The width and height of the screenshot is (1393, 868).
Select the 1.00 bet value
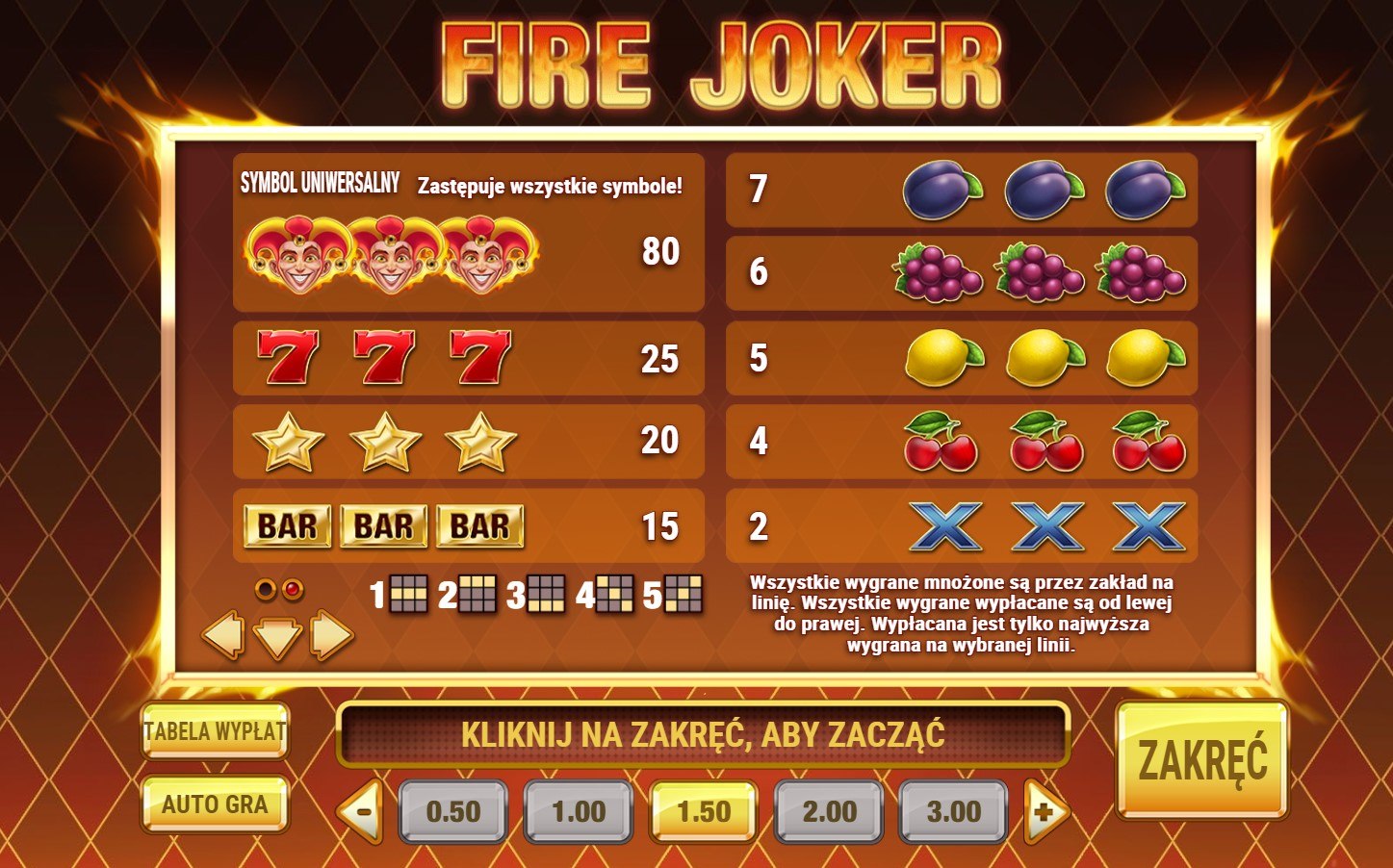[578, 810]
